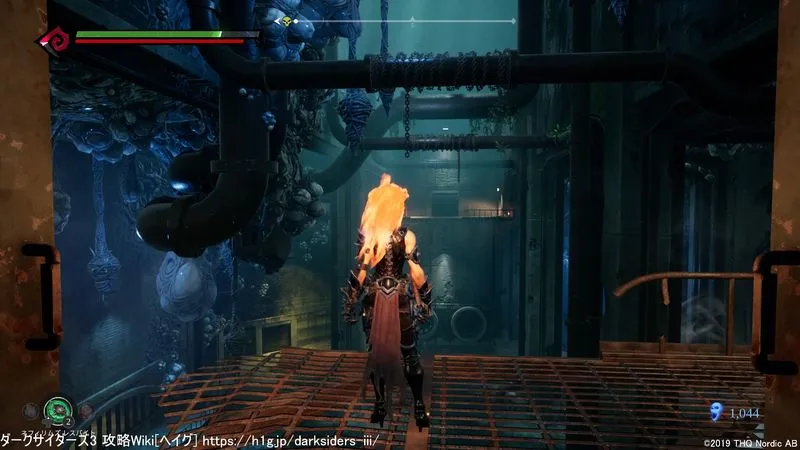Click the blue soul currency icon
The height and width of the screenshot is (450, 800).
[715, 410]
